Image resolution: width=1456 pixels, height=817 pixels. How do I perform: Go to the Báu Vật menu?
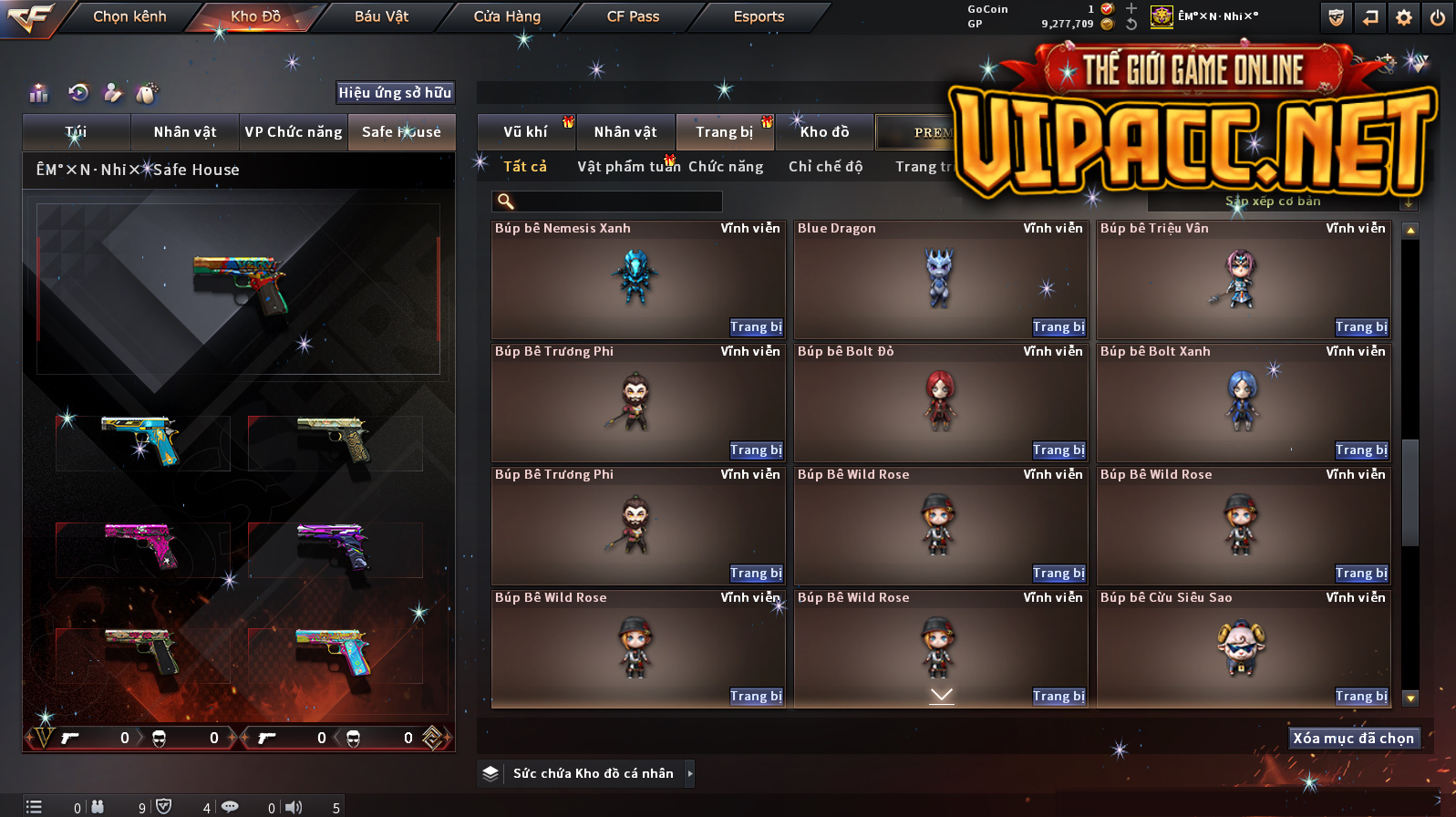coord(381,16)
